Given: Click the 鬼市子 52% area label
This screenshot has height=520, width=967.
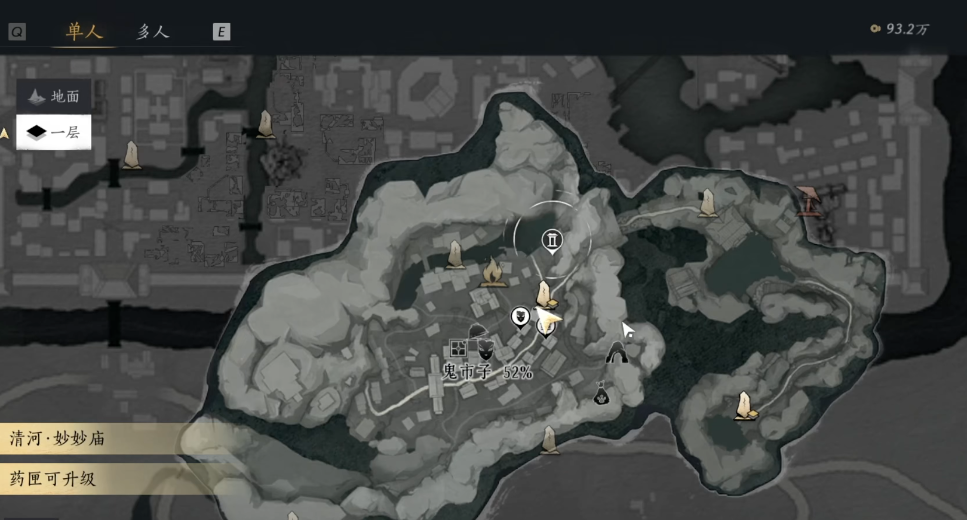Looking at the screenshot, I should click(487, 372).
